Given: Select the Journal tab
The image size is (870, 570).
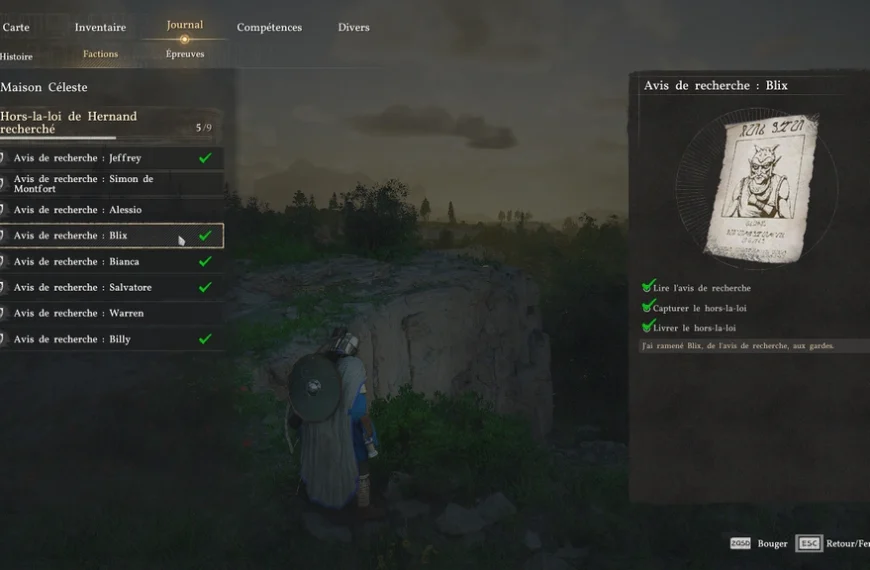Looking at the screenshot, I should 184,25.
